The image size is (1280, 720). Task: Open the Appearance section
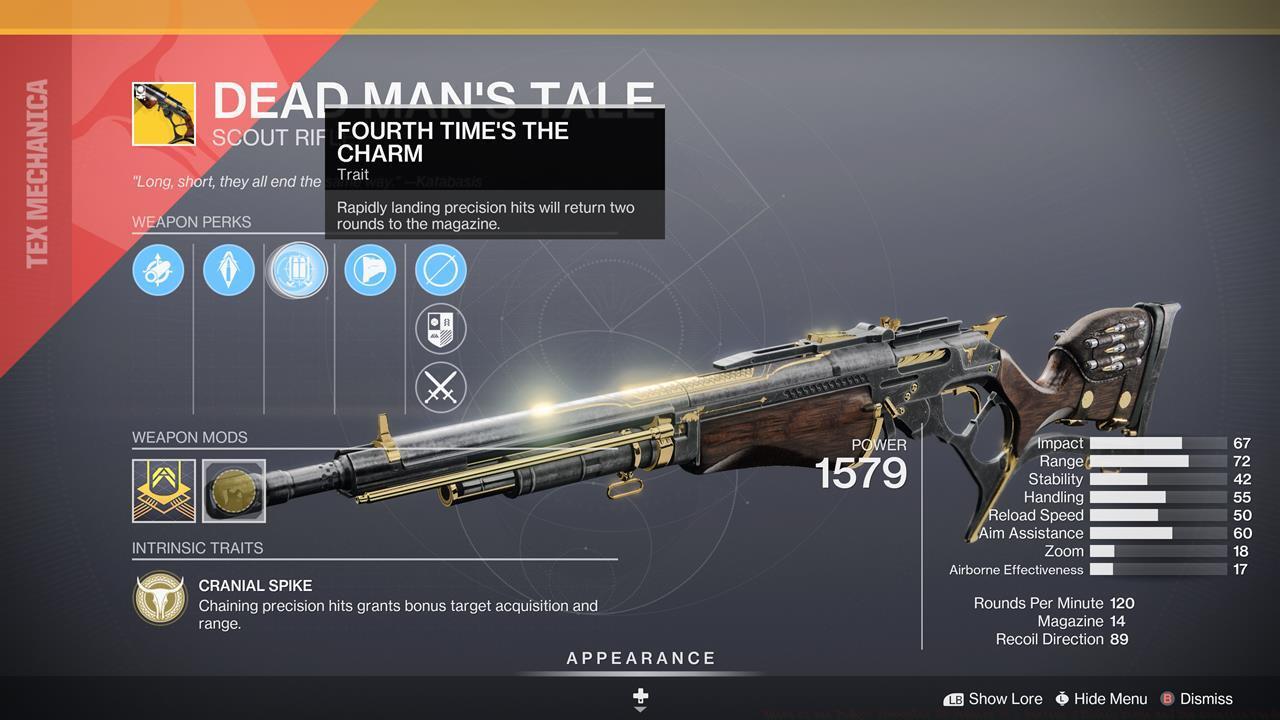point(641,659)
